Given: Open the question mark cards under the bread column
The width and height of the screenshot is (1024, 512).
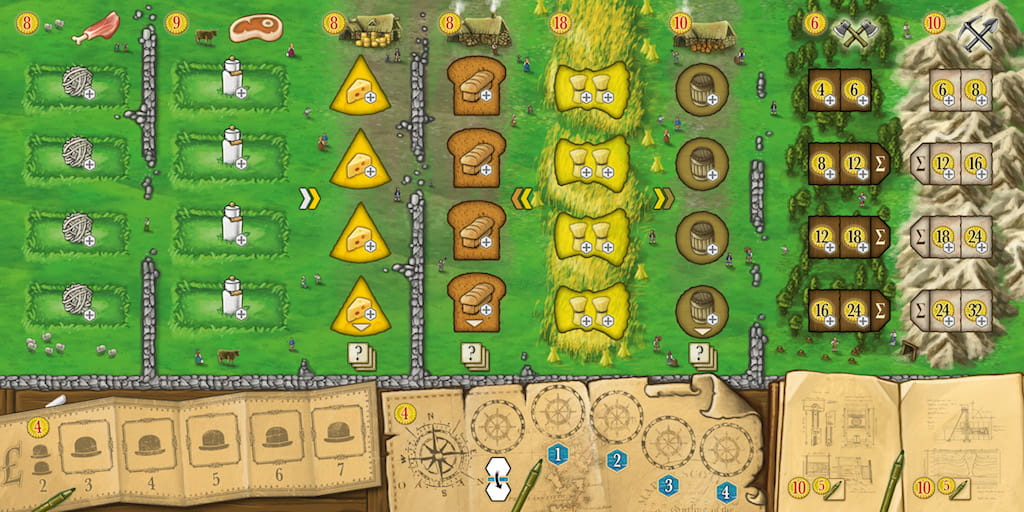Looking at the screenshot, I should point(474,354).
